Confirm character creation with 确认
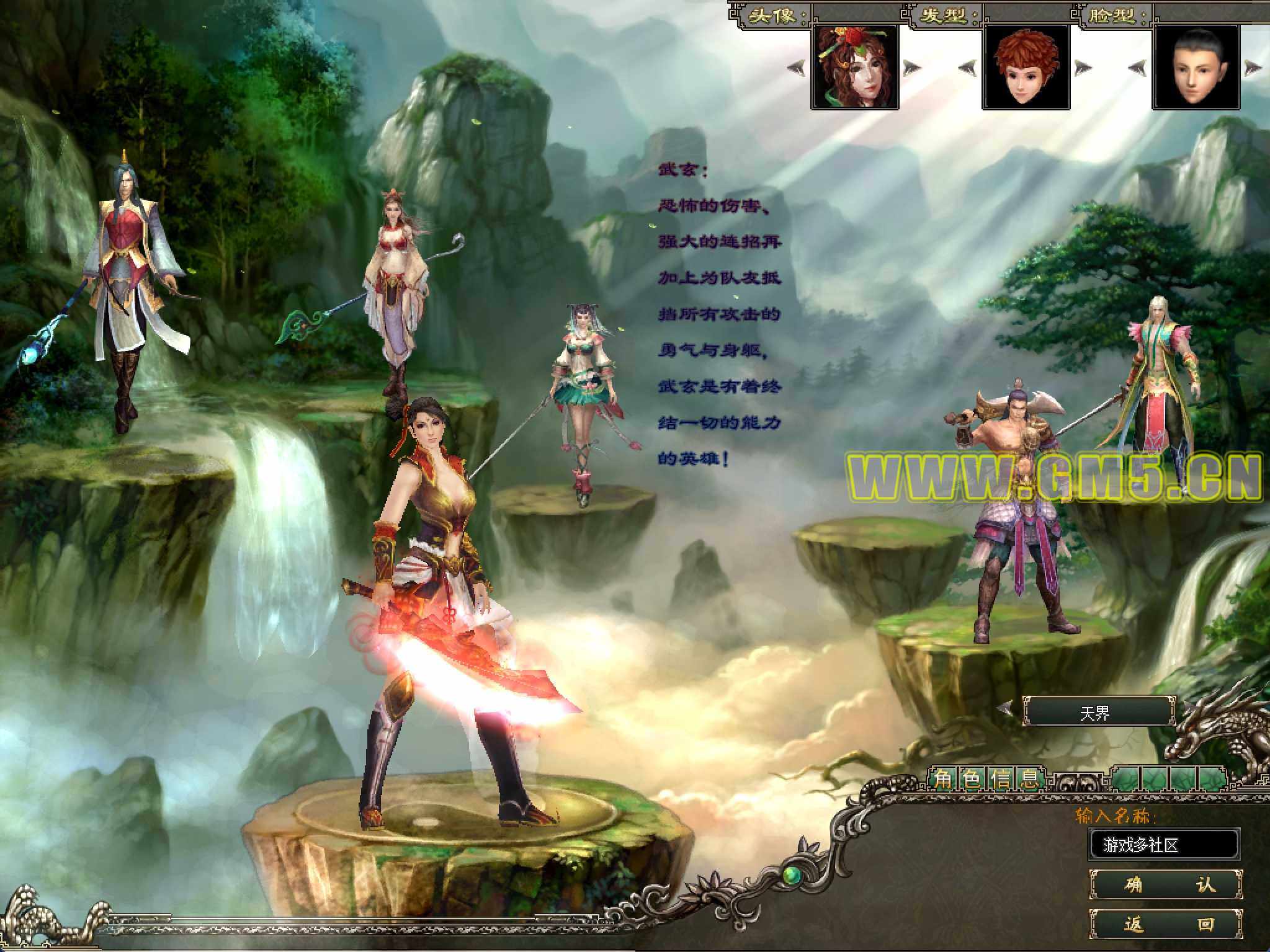The image size is (1270, 952). [1166, 884]
